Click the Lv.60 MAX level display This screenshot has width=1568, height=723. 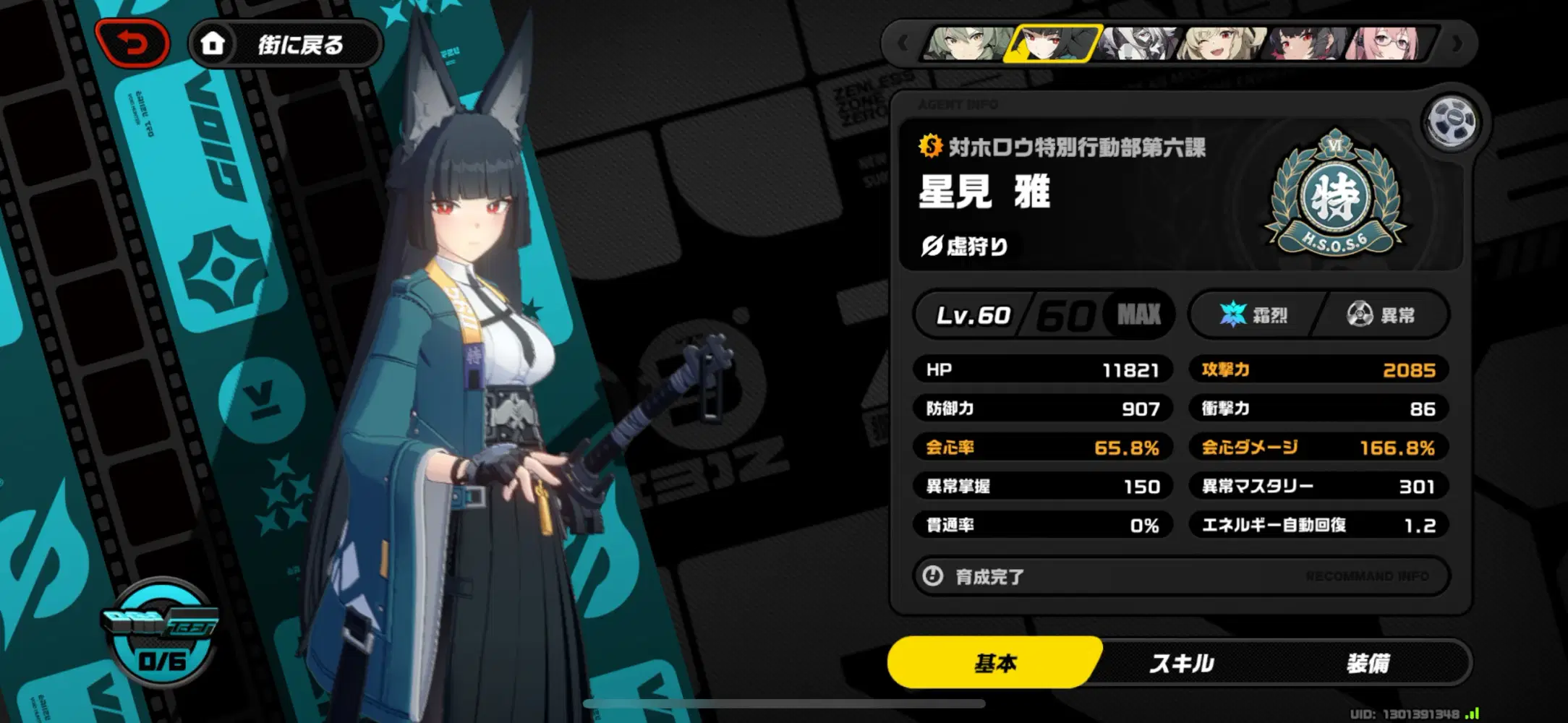(1041, 315)
